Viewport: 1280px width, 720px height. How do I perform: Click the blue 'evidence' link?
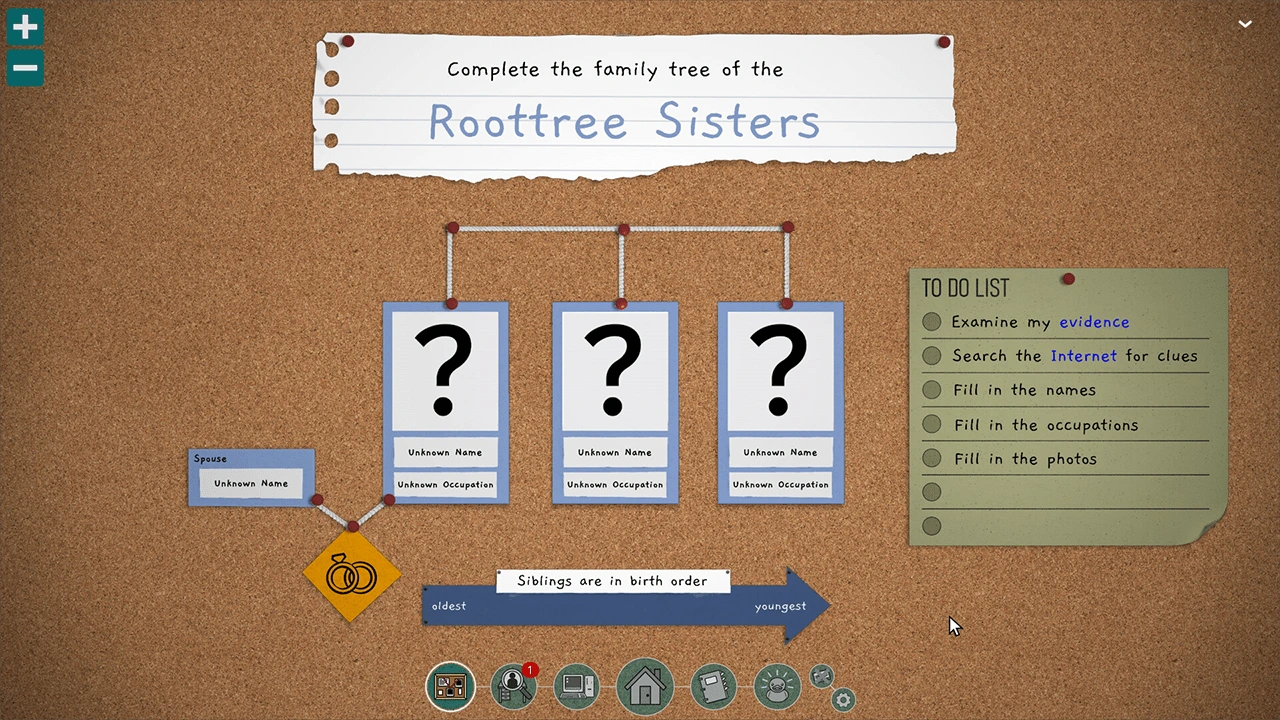[x=1094, y=322]
